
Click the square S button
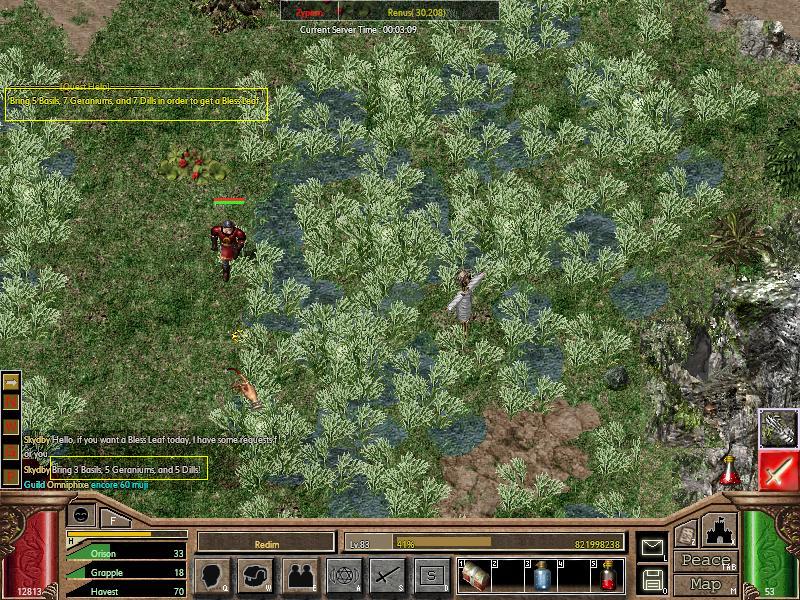(431, 575)
